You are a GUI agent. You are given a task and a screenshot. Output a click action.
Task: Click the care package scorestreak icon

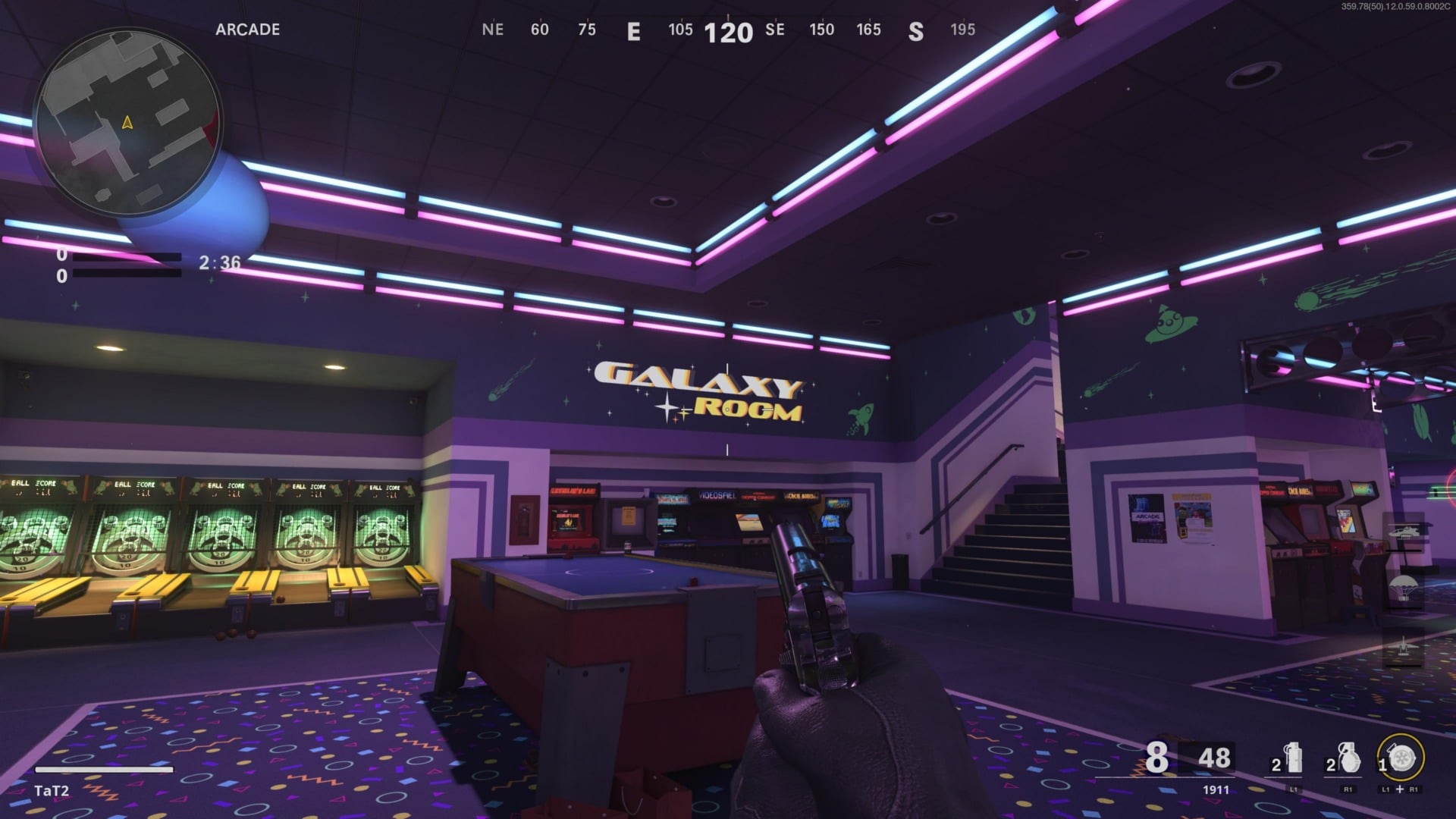click(1404, 587)
